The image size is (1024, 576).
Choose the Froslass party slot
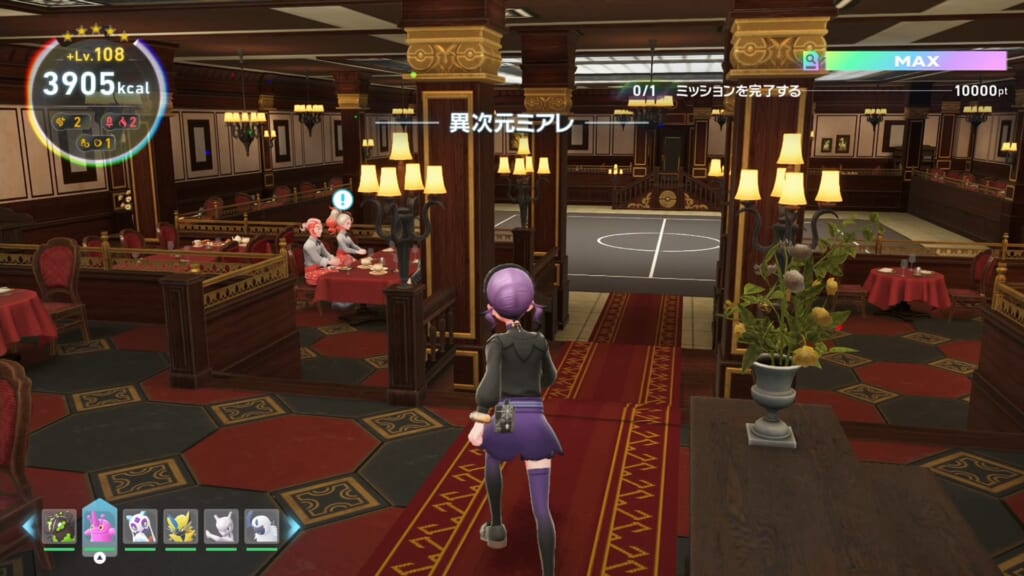tap(140, 526)
